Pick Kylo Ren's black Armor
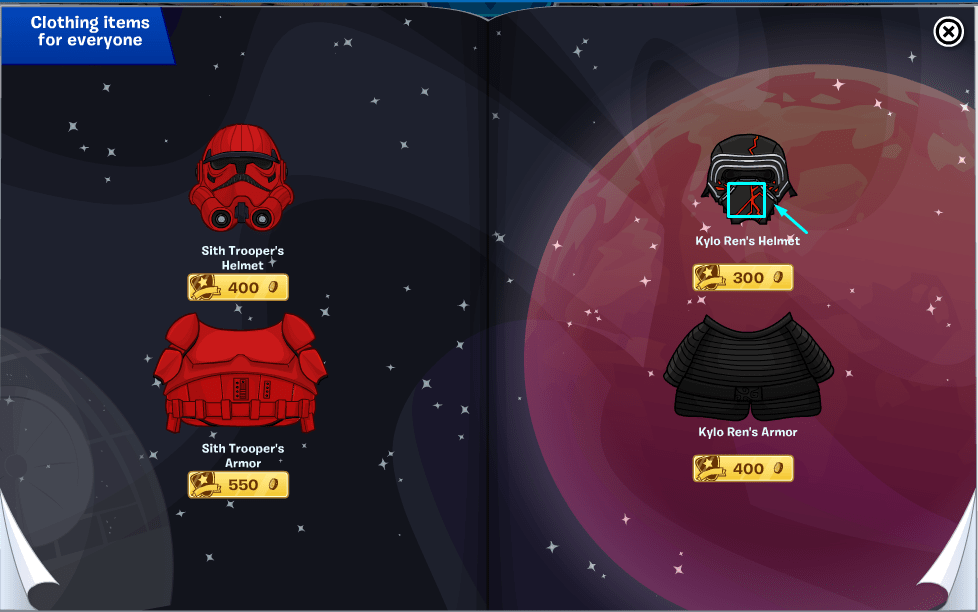 747,368
